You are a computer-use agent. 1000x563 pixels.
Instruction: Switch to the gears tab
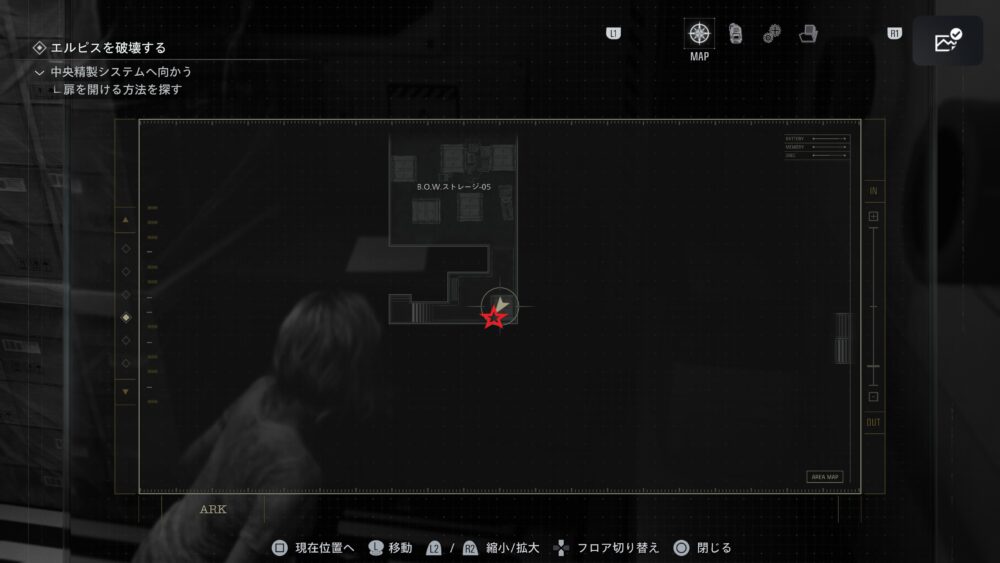click(x=772, y=34)
